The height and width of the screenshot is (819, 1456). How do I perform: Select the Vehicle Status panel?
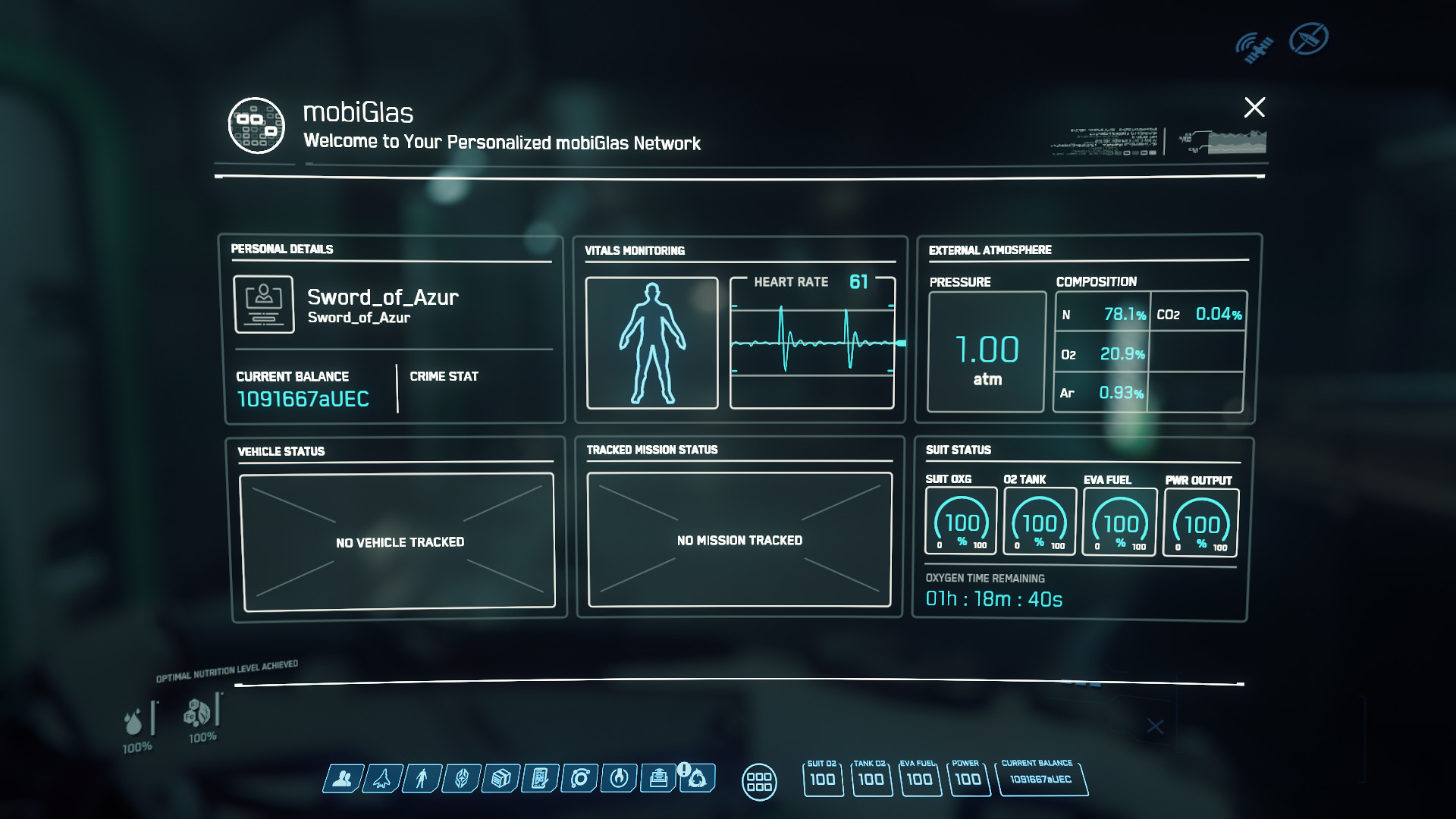(x=399, y=541)
